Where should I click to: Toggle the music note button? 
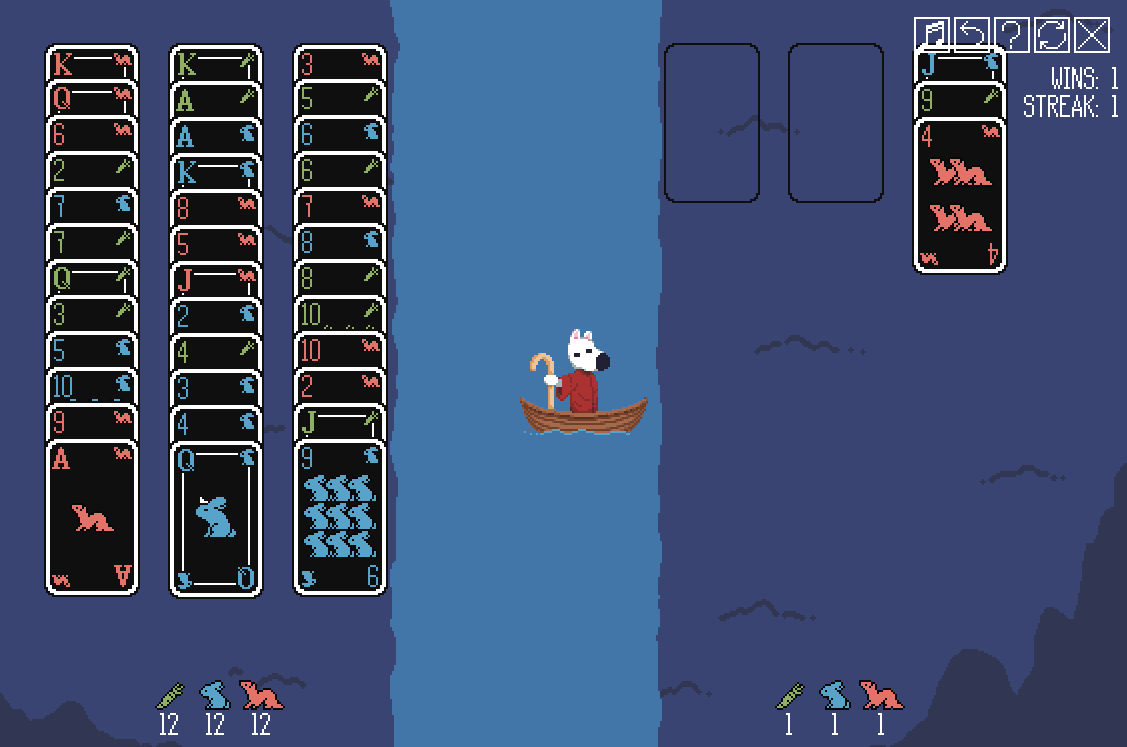coord(932,35)
